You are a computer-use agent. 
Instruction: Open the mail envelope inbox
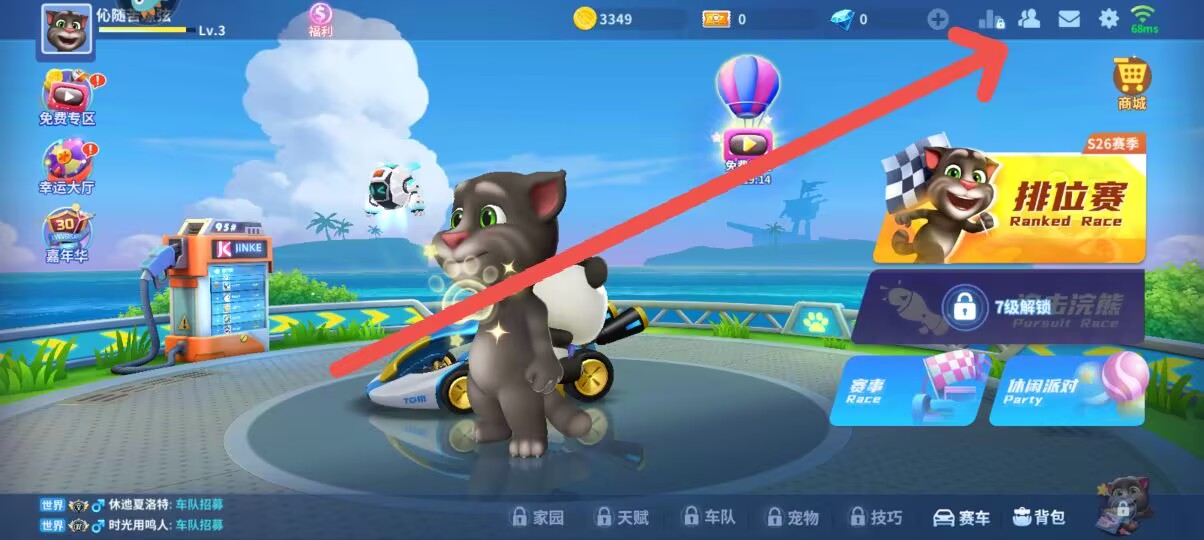pos(1069,18)
